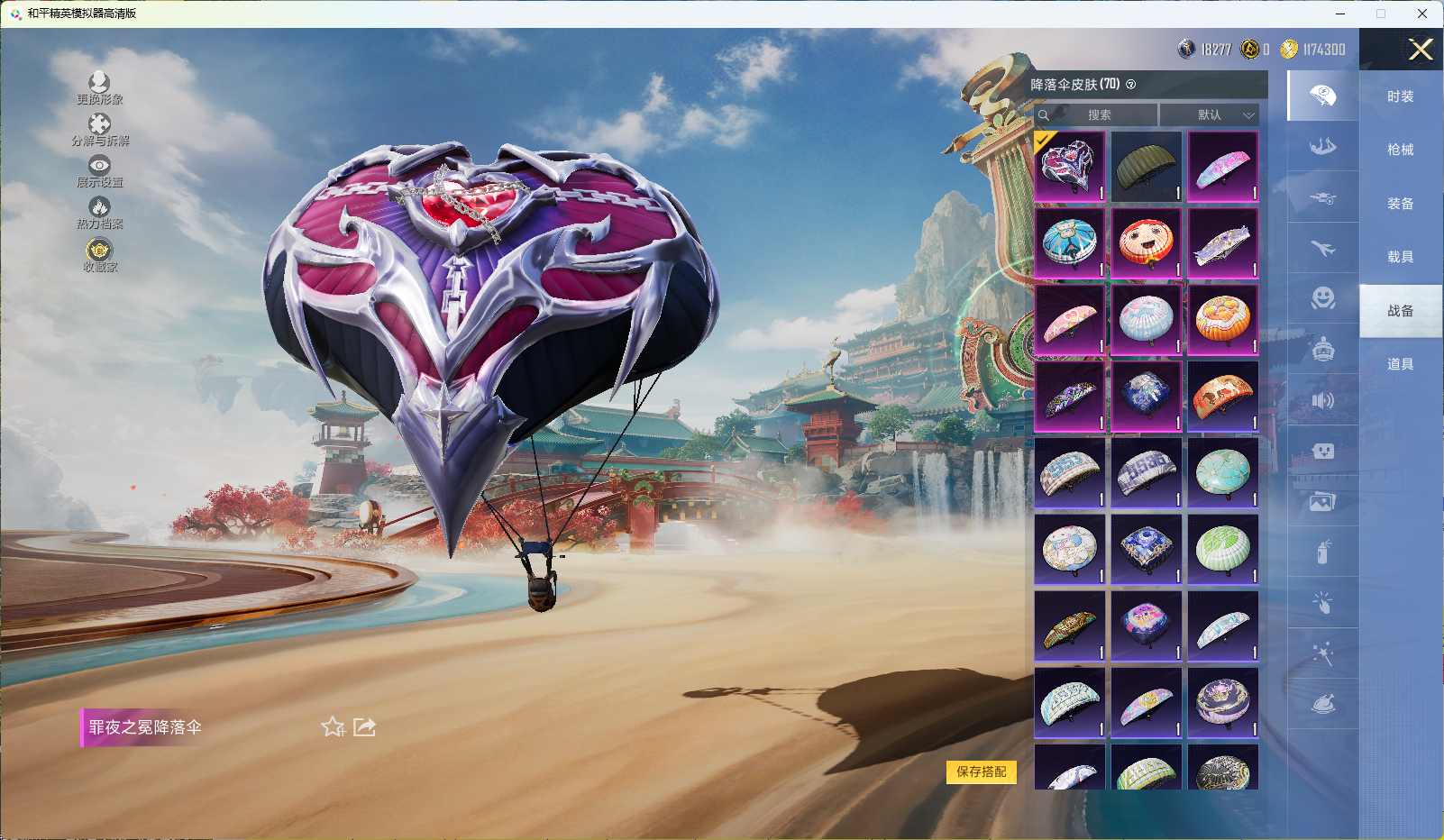Choose the olive green default parachute
The height and width of the screenshot is (840, 1444).
[x=1146, y=167]
